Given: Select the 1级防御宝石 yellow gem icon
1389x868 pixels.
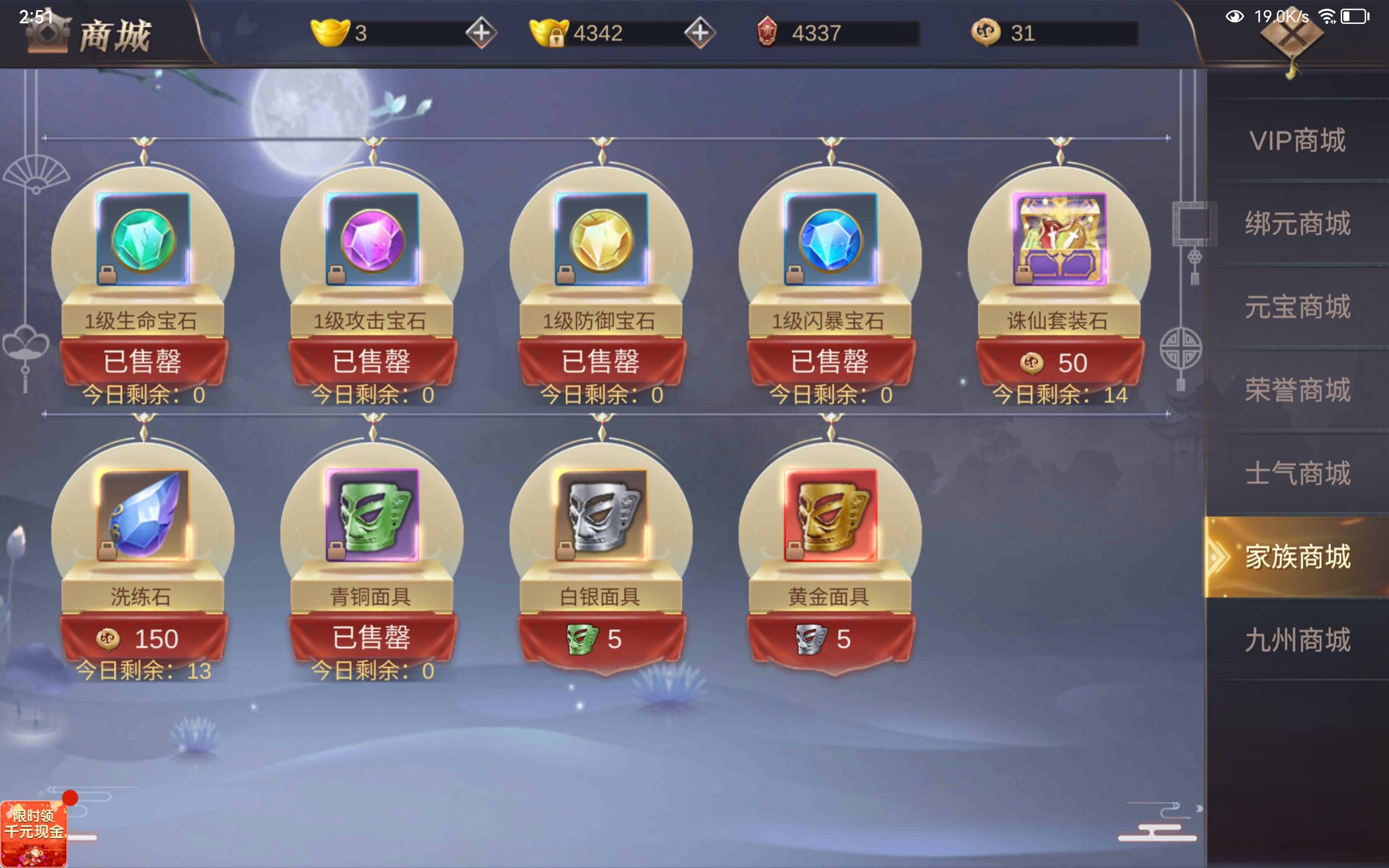Looking at the screenshot, I should (601, 239).
